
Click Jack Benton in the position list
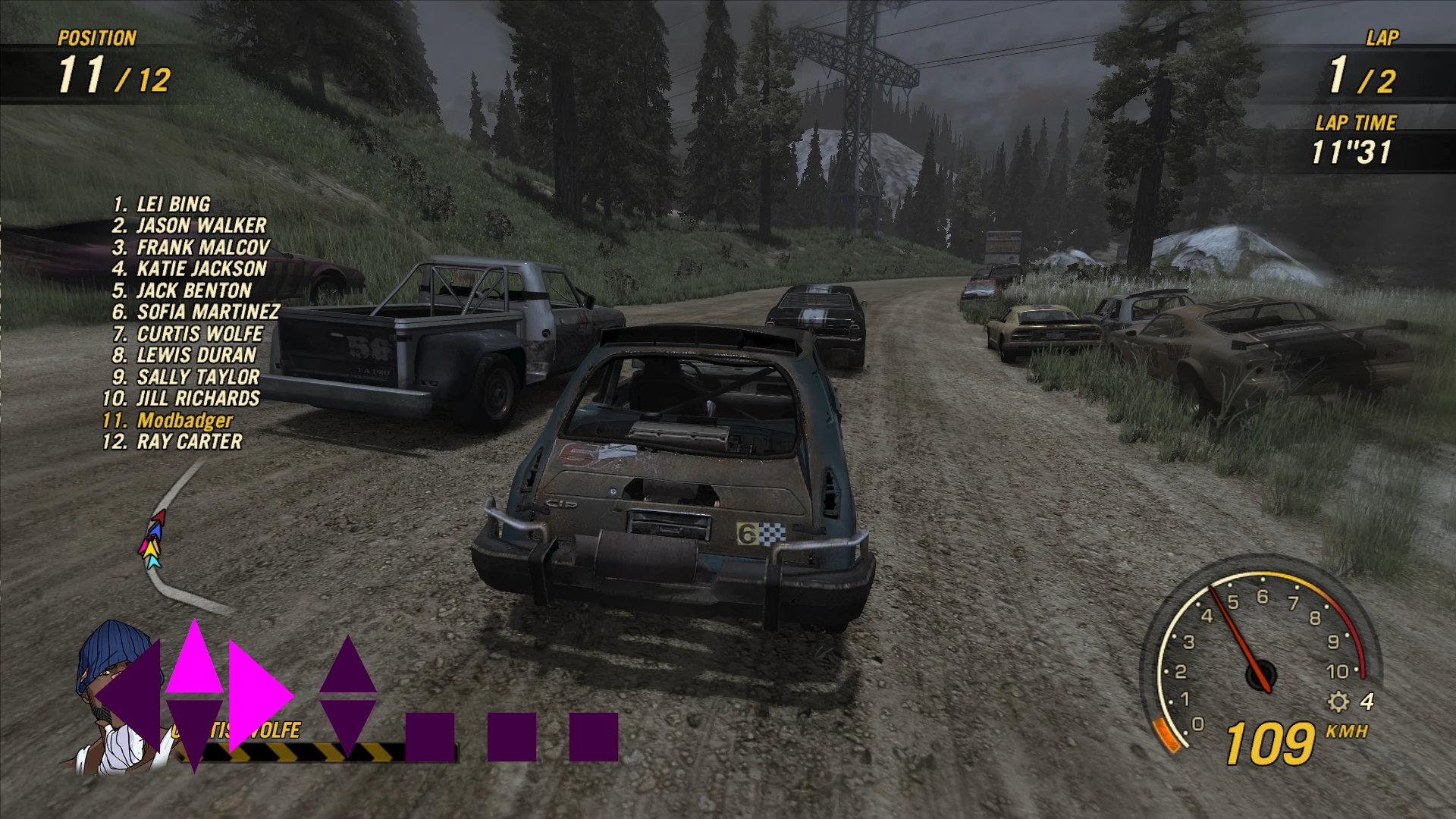(x=182, y=290)
